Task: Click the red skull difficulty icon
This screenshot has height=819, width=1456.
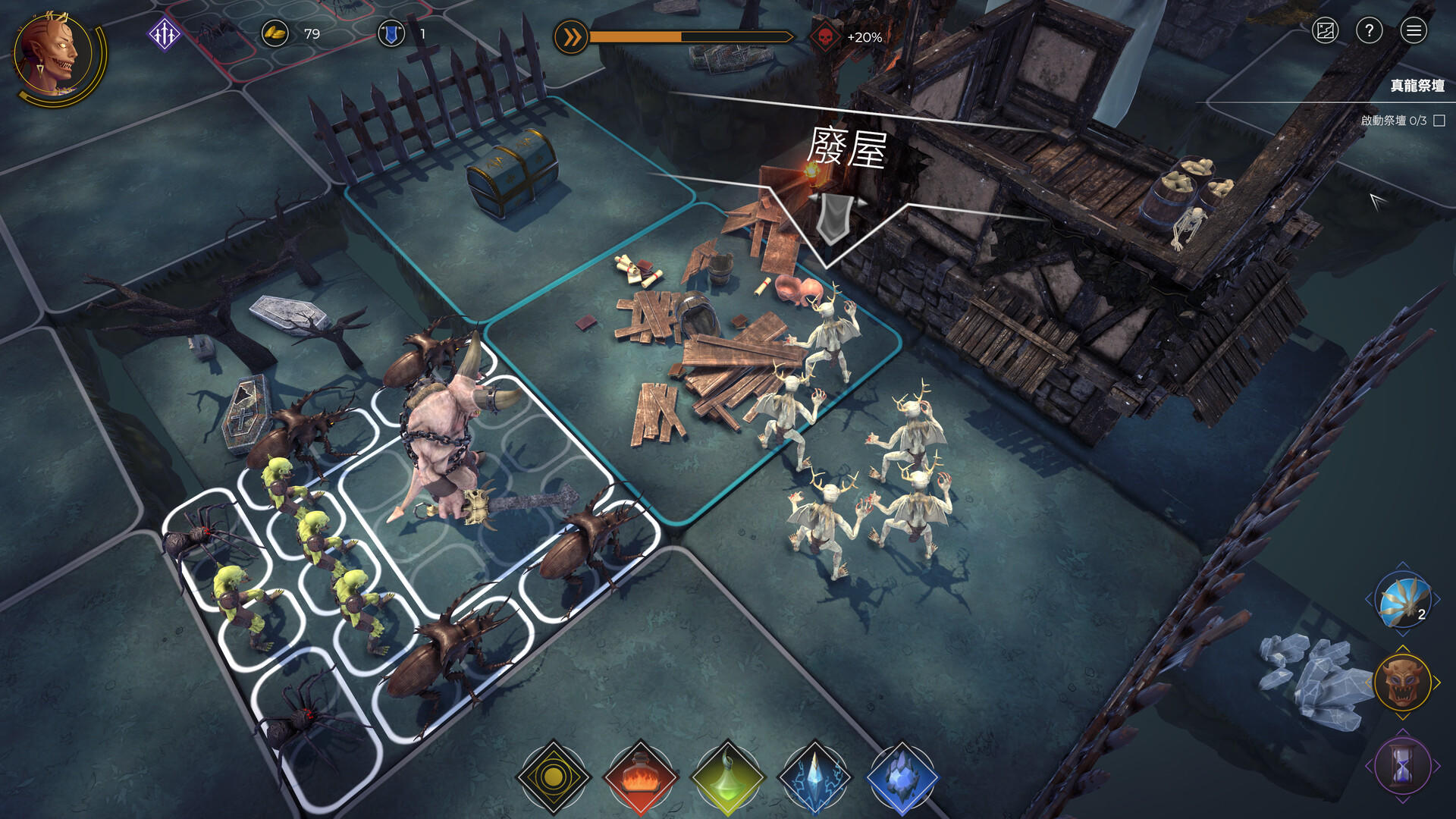Action: coord(825,37)
